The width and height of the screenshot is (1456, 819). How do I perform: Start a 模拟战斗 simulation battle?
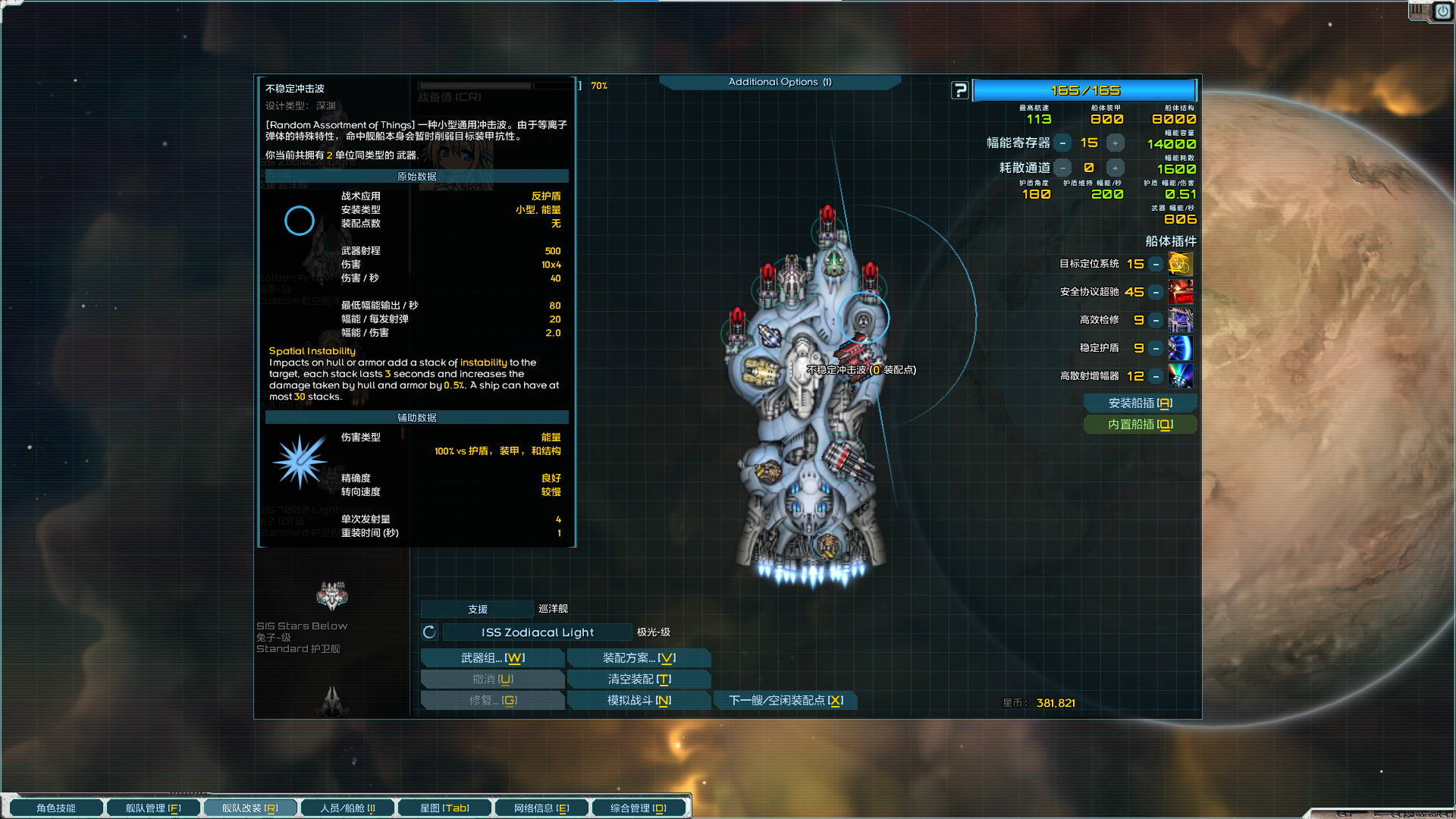point(639,701)
